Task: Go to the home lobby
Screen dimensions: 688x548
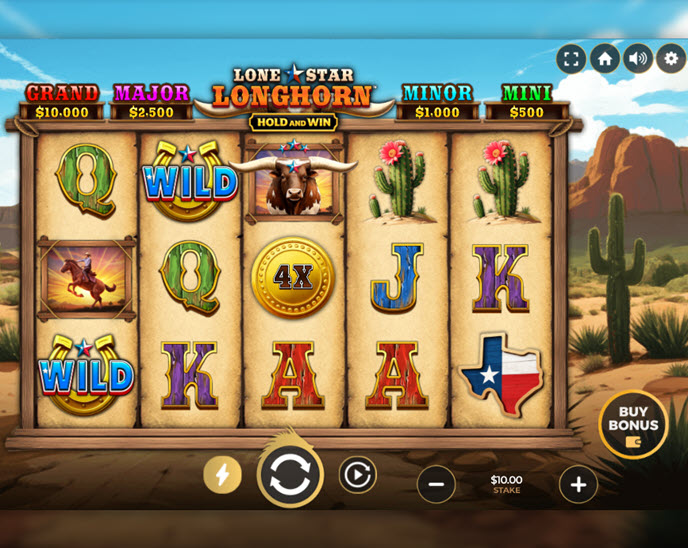Action: (604, 58)
